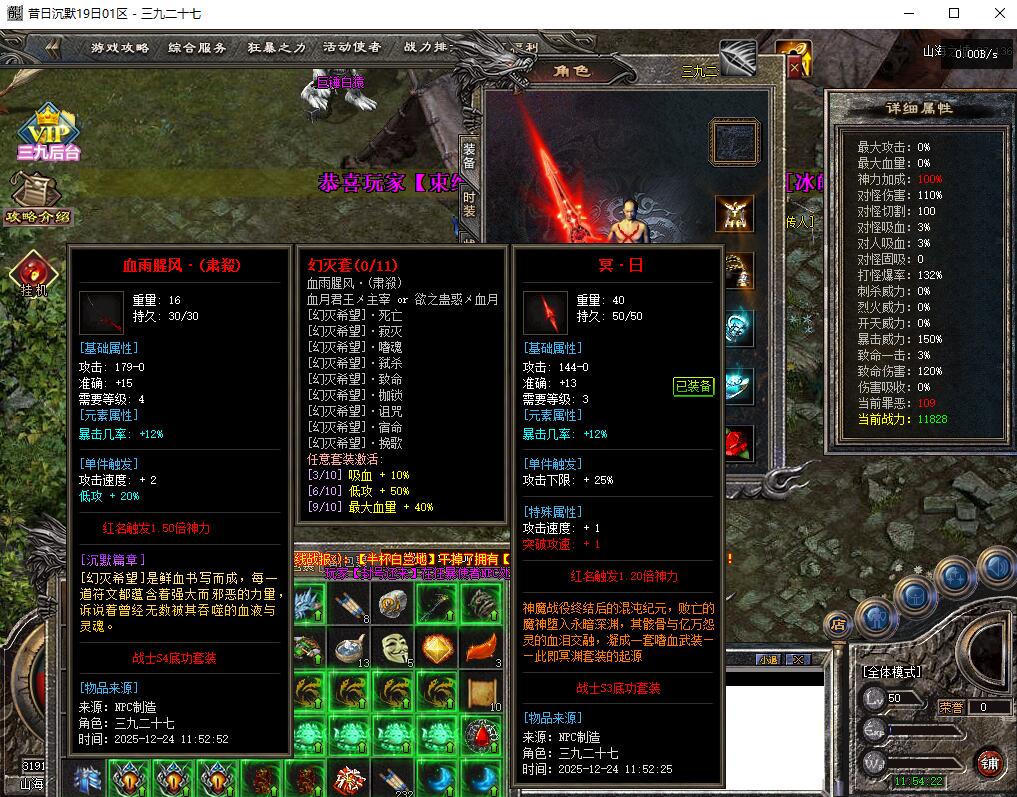Select the red rose equipment slot
This screenshot has height=797, width=1017.
point(737,441)
